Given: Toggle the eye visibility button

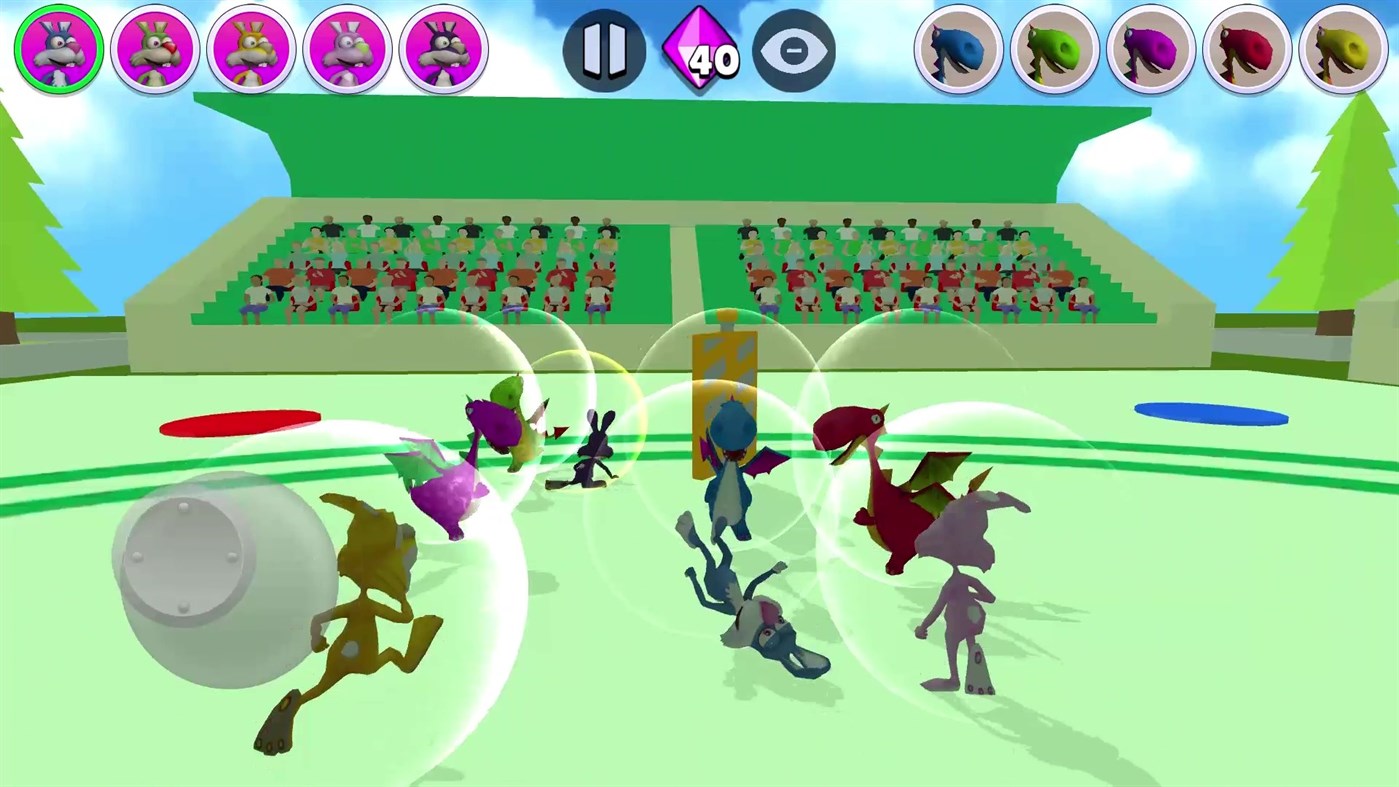Looking at the screenshot, I should click(795, 48).
